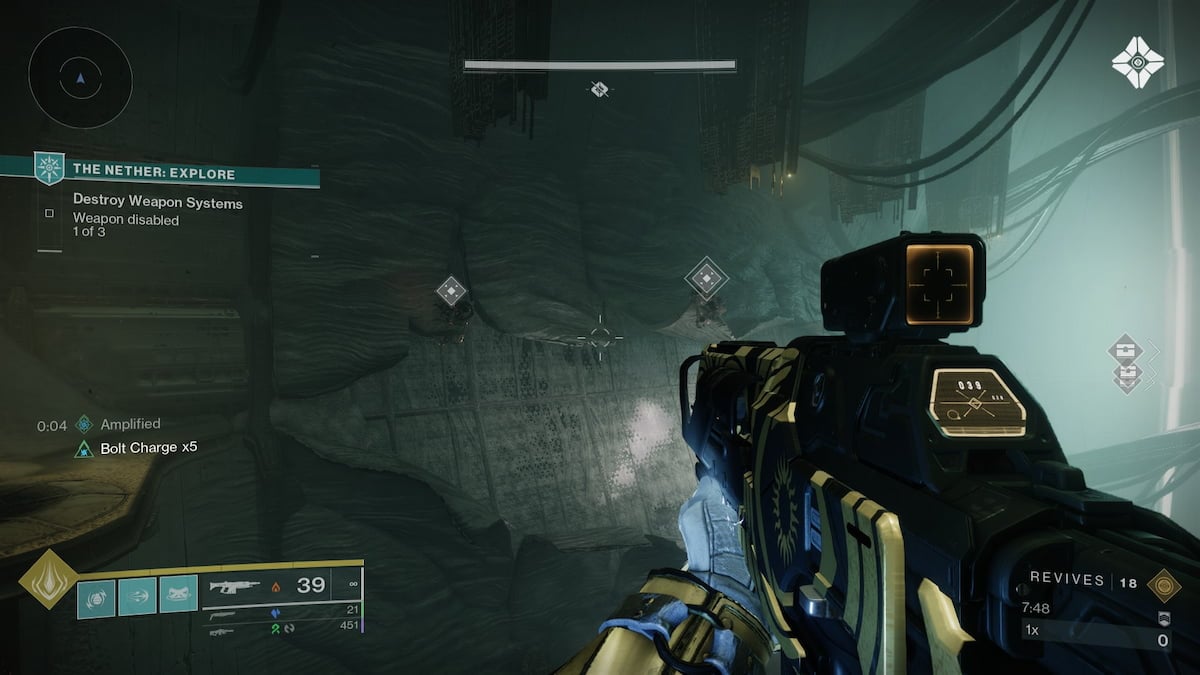
Task: Click the gold revive token icon
Action: coord(1163,583)
